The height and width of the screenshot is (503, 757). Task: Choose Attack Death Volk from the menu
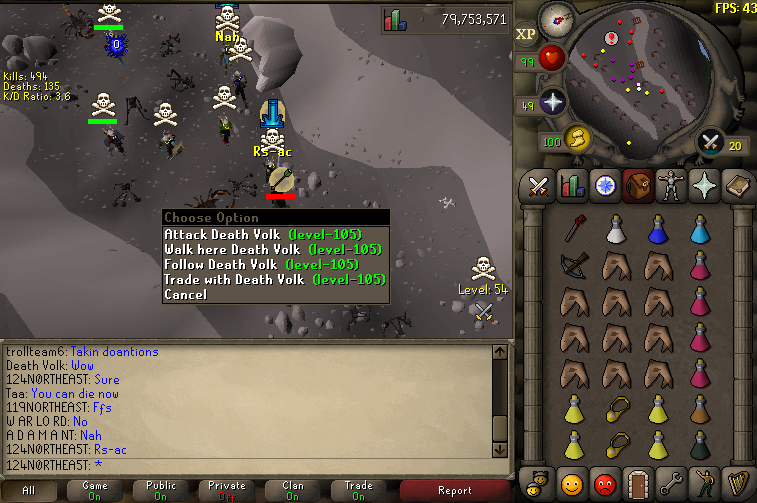(x=263, y=234)
